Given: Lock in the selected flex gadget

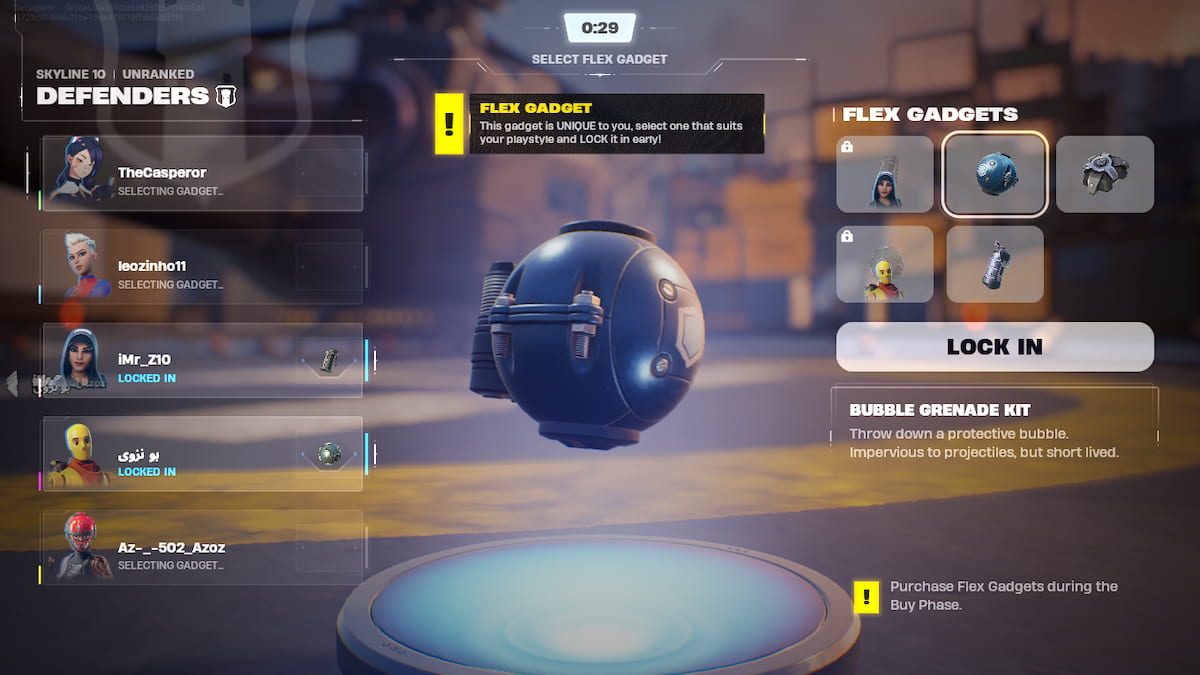Looking at the screenshot, I should [994, 347].
